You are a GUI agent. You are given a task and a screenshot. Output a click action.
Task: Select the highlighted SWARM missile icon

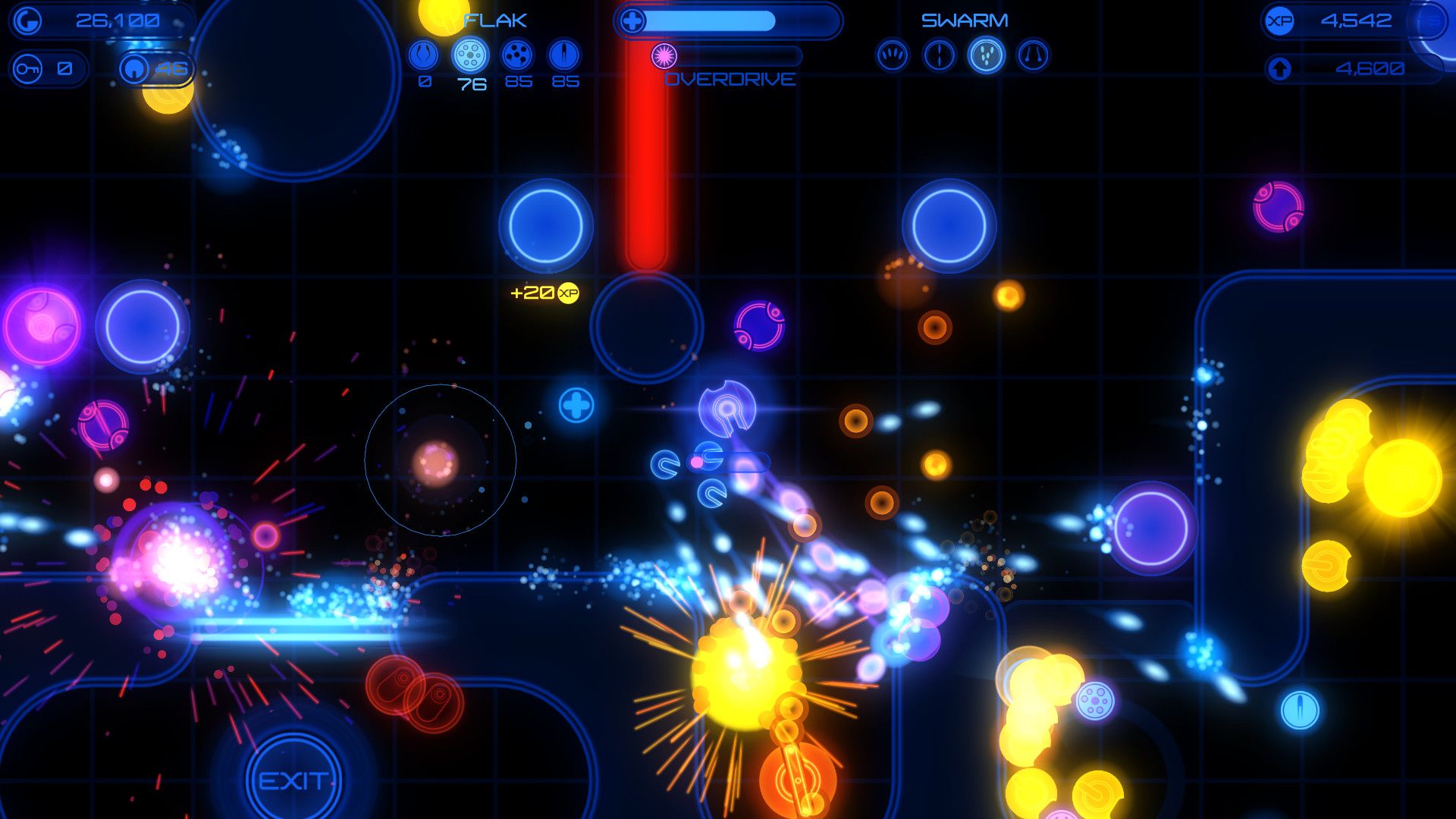point(986,55)
